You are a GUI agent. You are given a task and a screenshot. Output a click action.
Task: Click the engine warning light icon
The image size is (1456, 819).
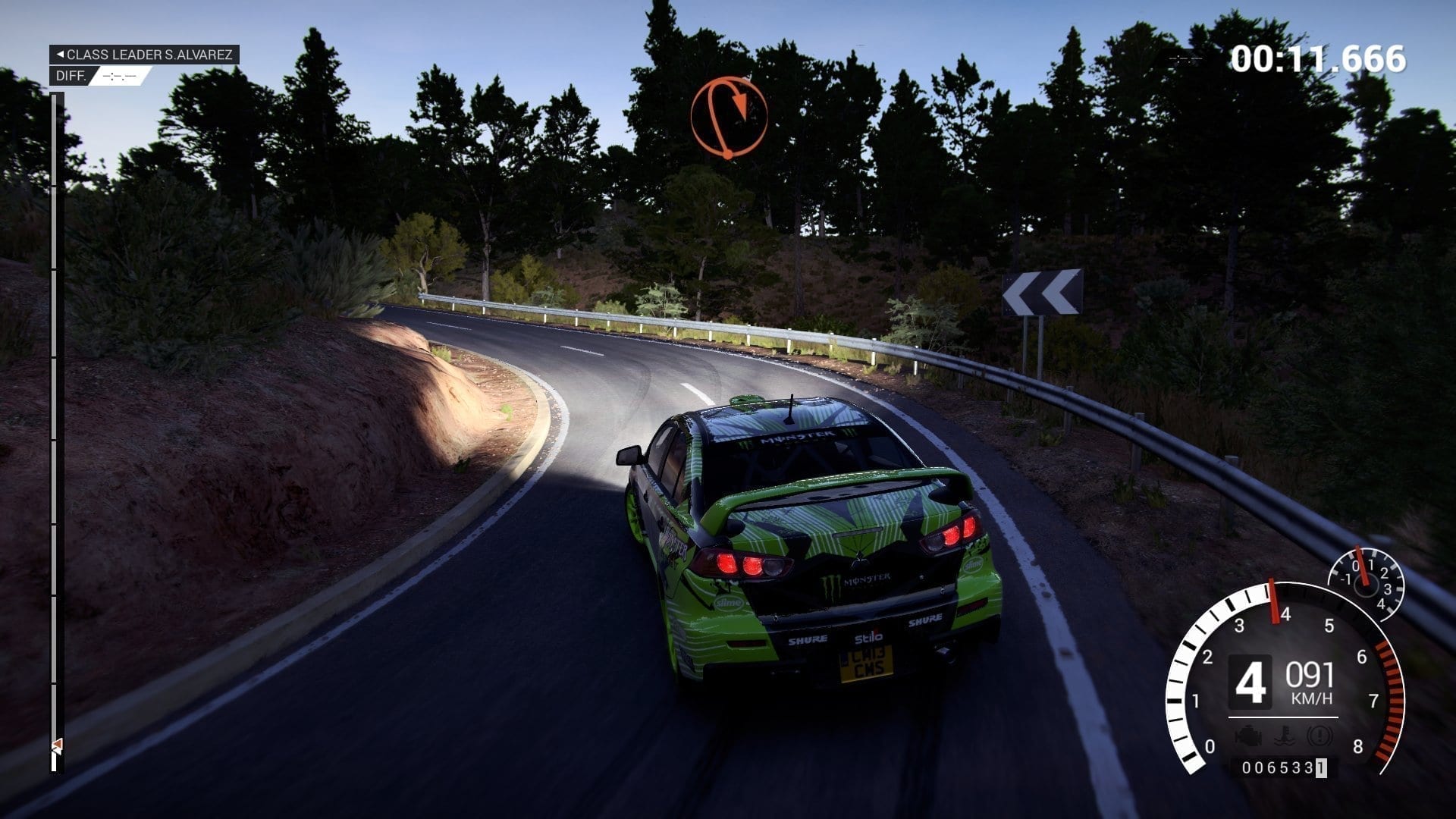(x=1247, y=735)
